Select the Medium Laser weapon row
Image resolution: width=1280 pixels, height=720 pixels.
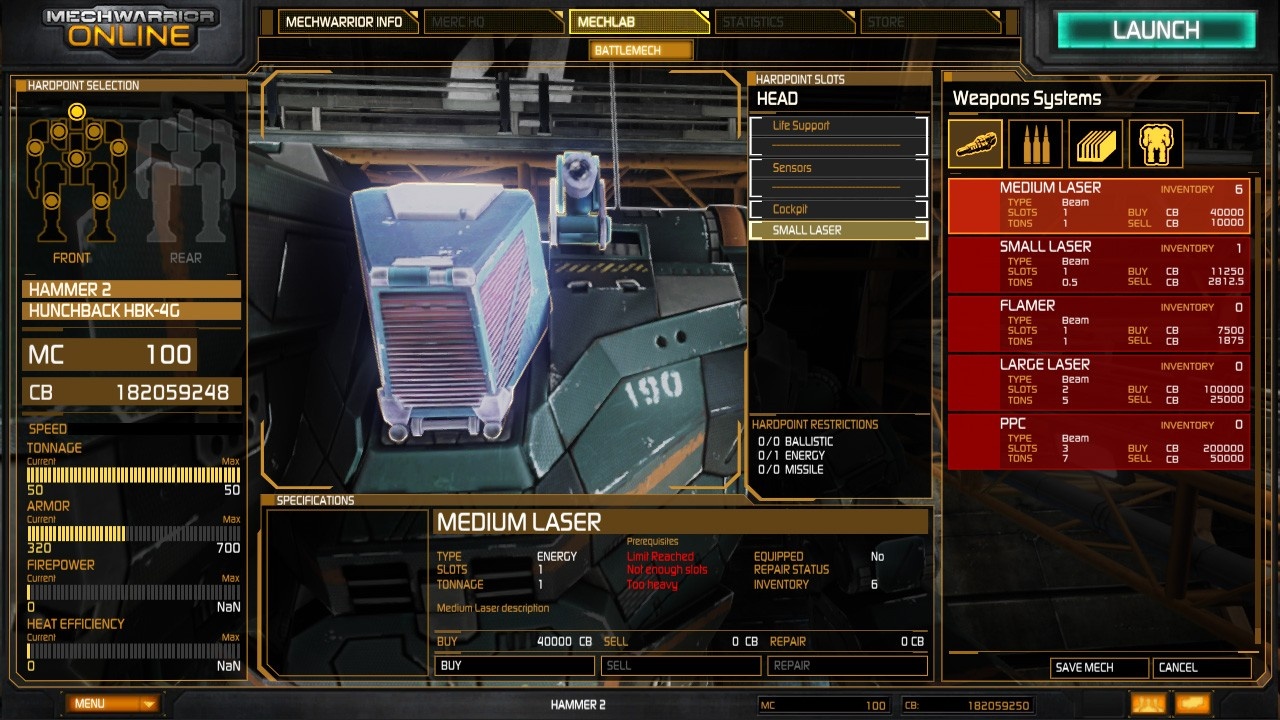1098,205
